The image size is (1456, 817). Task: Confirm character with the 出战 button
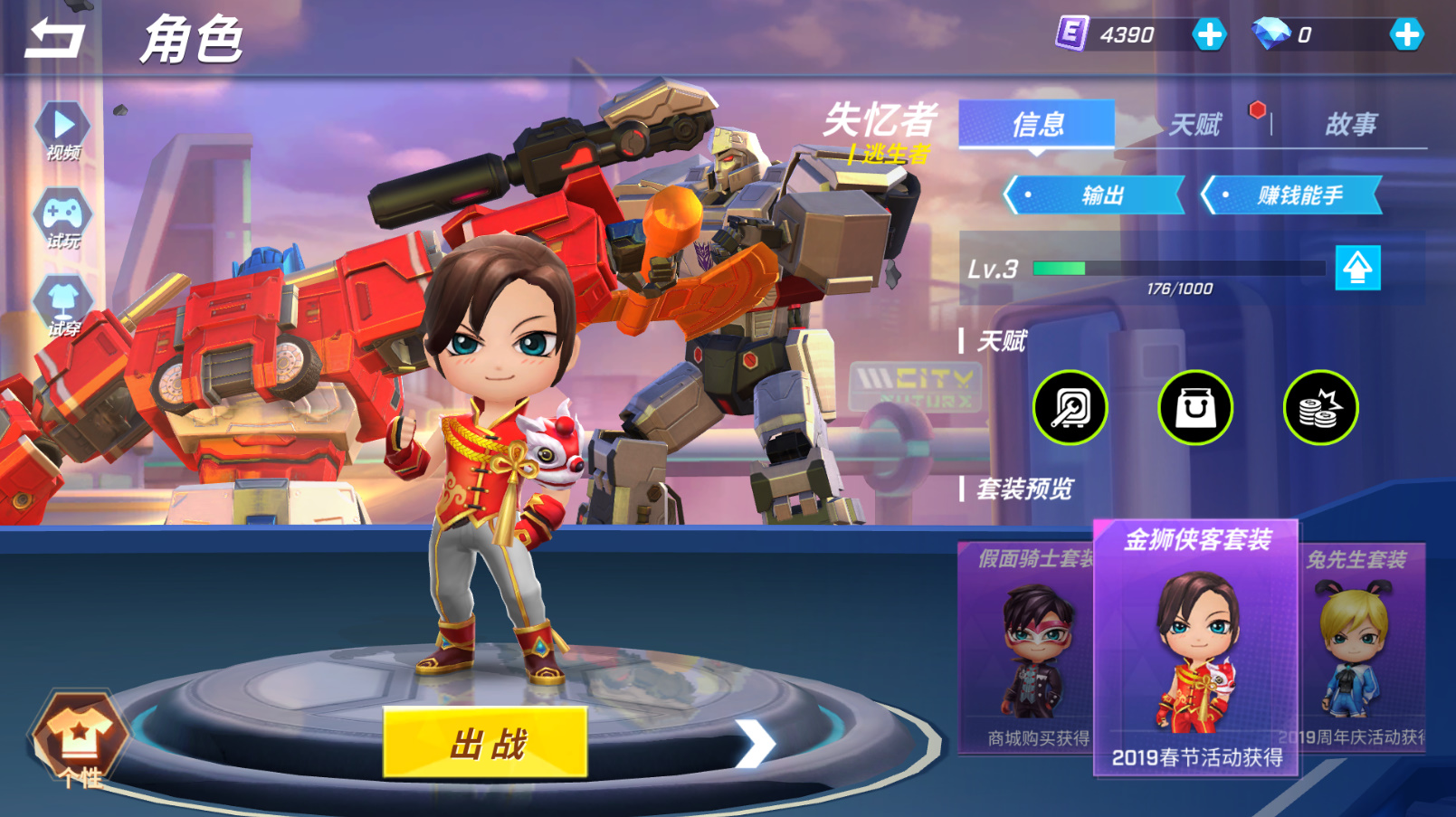coord(485,743)
